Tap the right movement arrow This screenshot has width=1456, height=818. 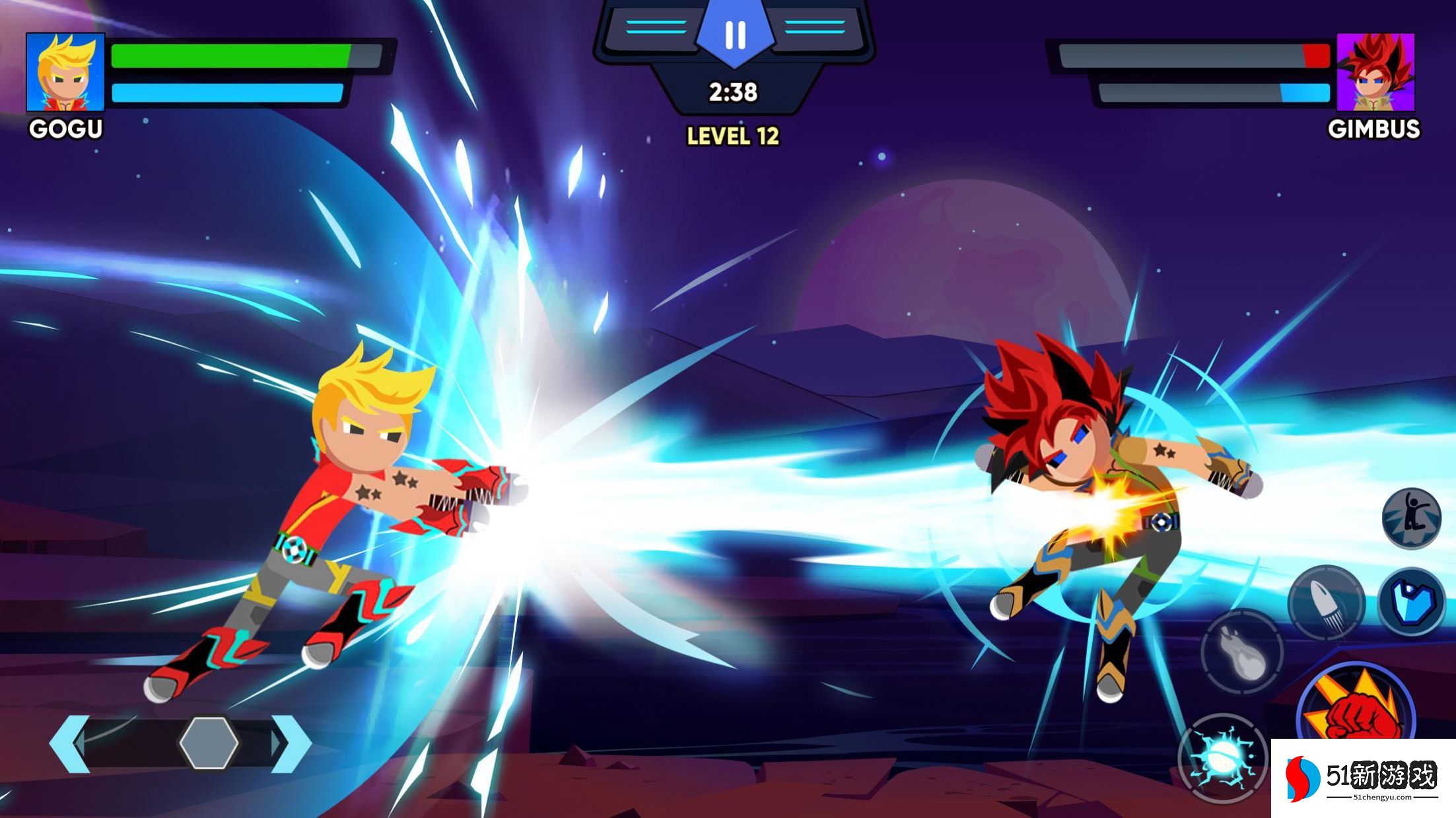point(291,744)
